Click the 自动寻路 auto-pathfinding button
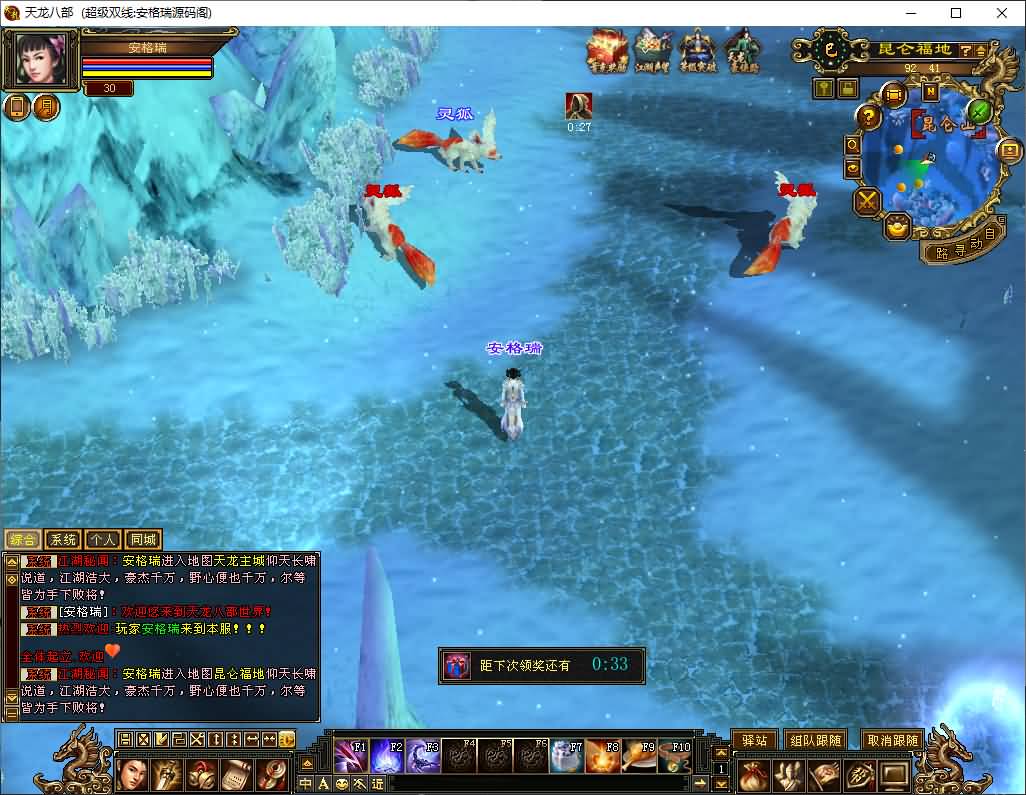Viewport: 1026px width, 795px height. (960, 248)
